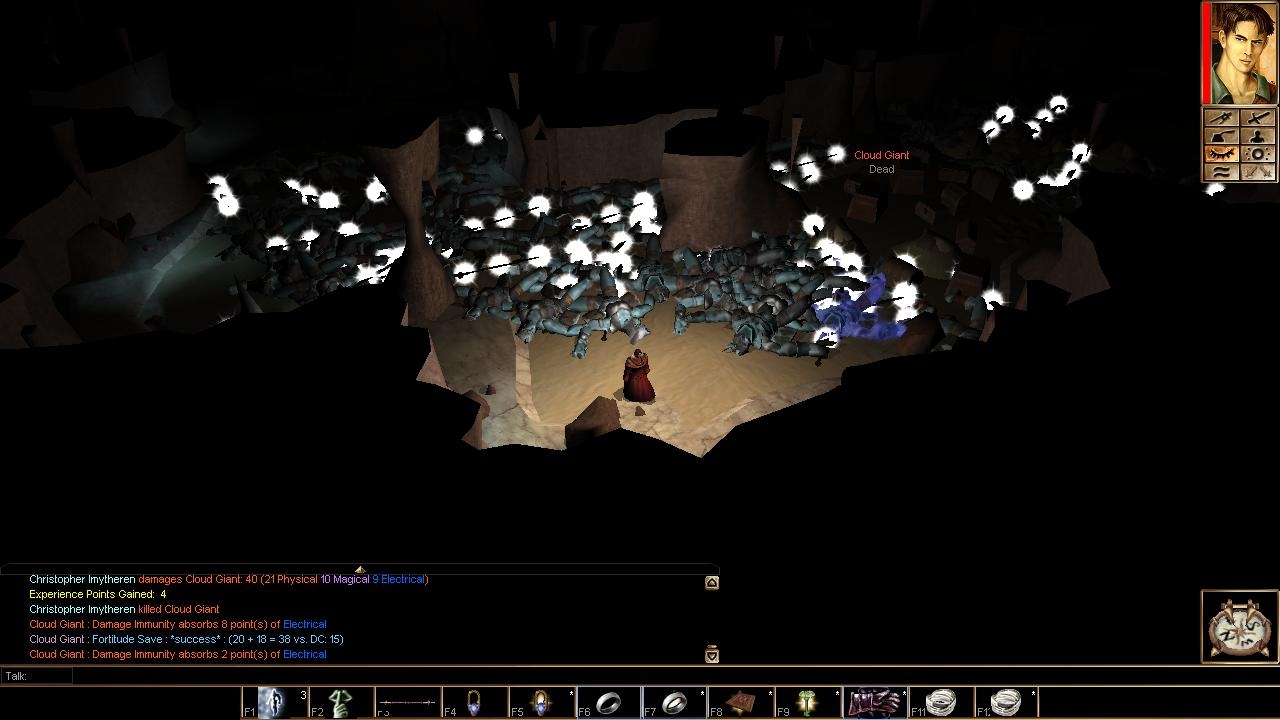Use the green glowing item in F9

click(809, 703)
